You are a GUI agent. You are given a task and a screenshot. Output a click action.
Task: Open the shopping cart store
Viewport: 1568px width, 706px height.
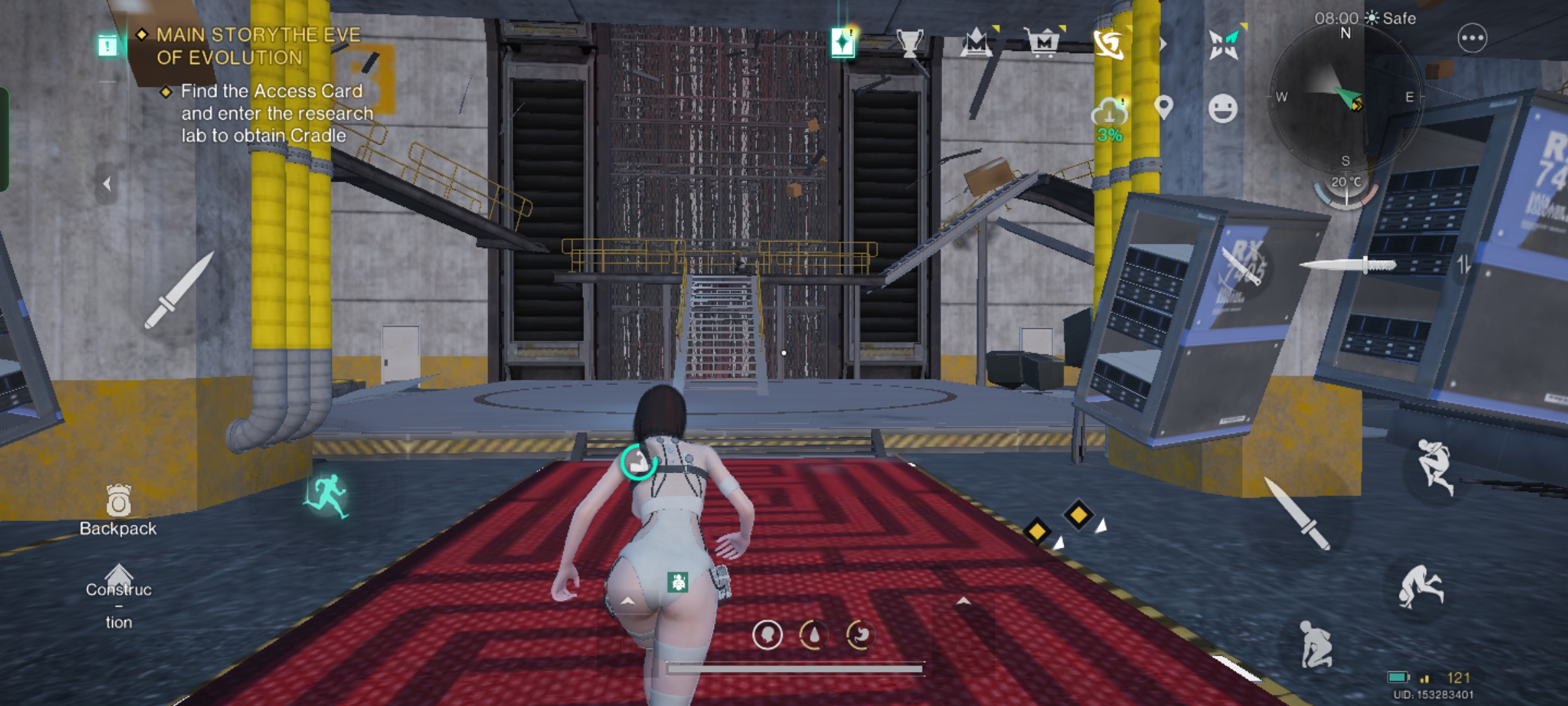tap(1043, 43)
